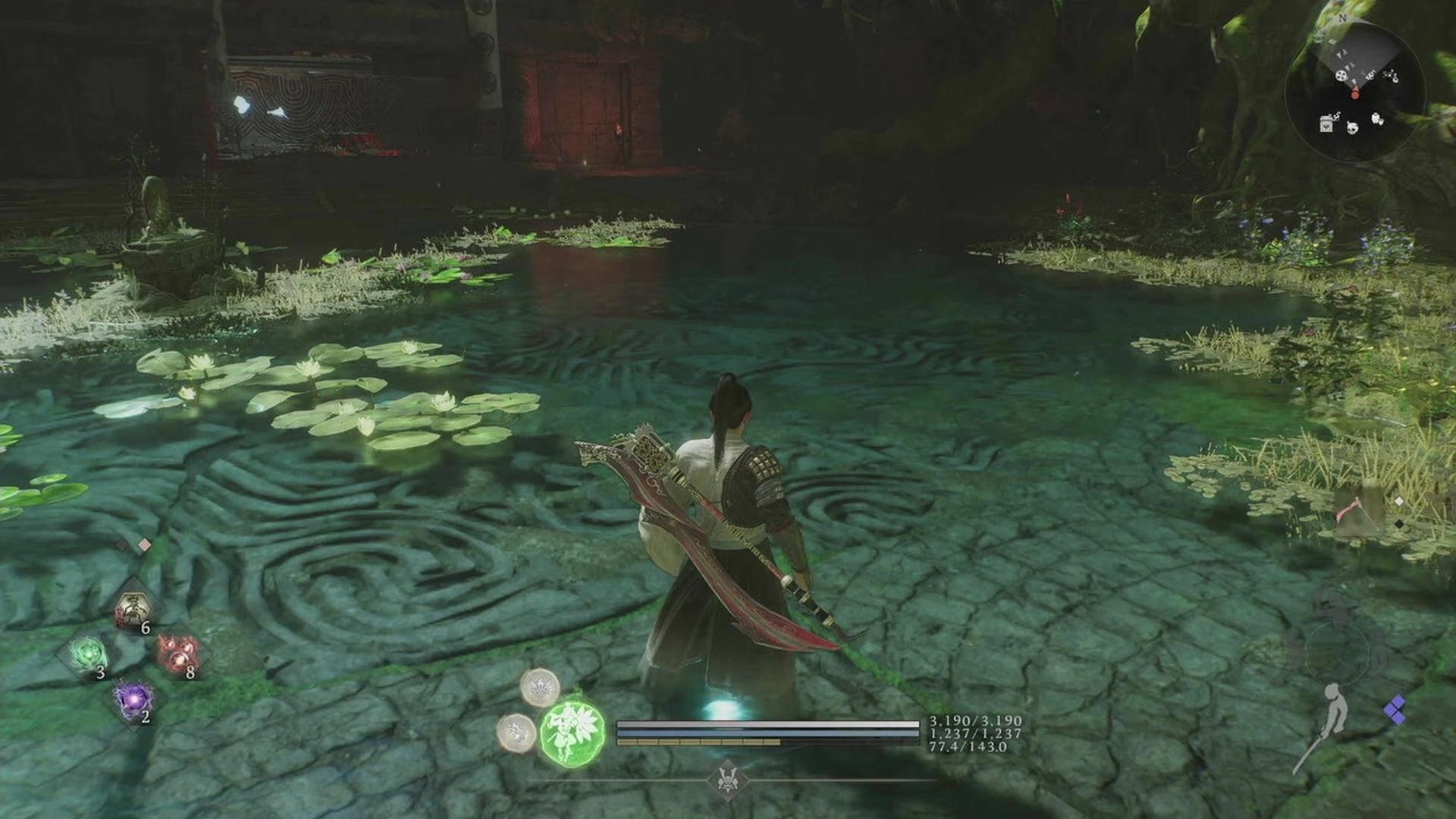Activate the purple orb item
Image resolution: width=1456 pixels, height=819 pixels.
coord(133,699)
